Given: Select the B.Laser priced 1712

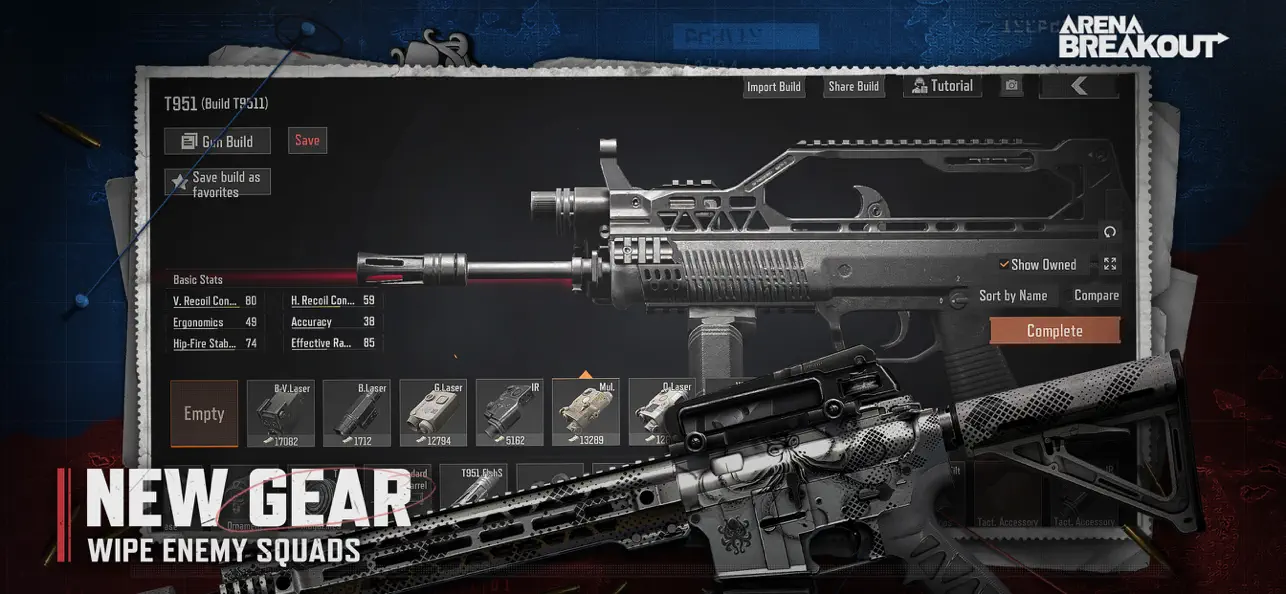Looking at the screenshot, I should point(357,413).
